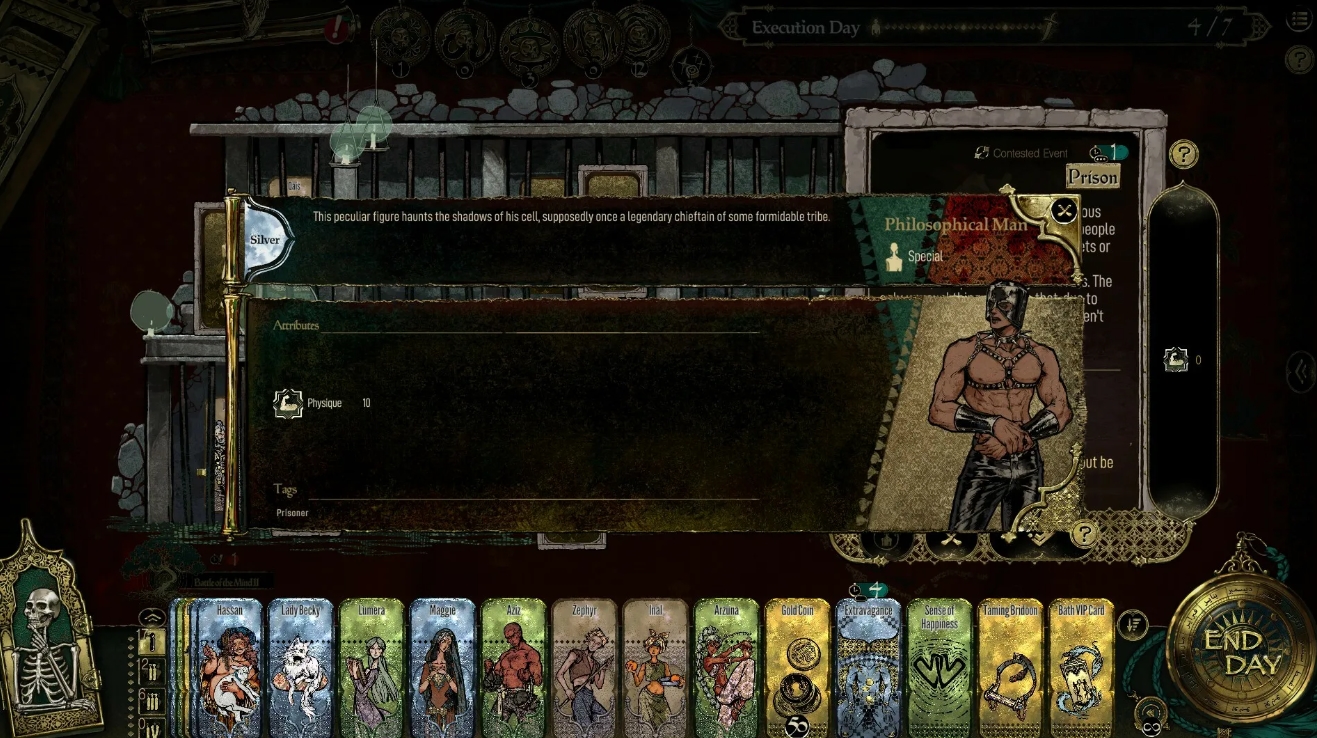The image size is (1317, 738).
Task: Click the person silhouette icon under the card panel
Action: tap(887, 541)
